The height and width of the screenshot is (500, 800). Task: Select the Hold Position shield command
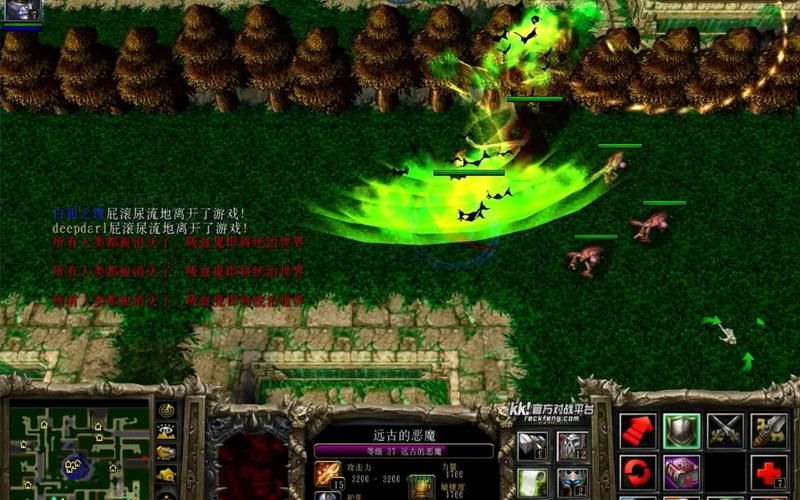[x=681, y=430]
